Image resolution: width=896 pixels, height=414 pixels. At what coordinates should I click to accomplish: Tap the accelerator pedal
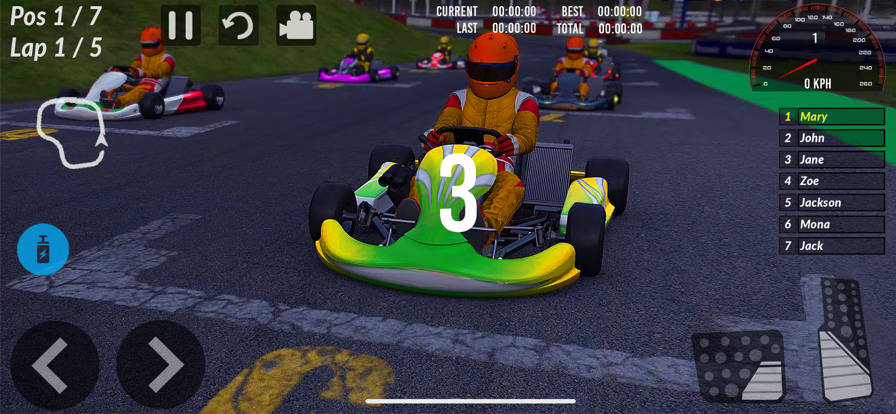click(x=844, y=340)
